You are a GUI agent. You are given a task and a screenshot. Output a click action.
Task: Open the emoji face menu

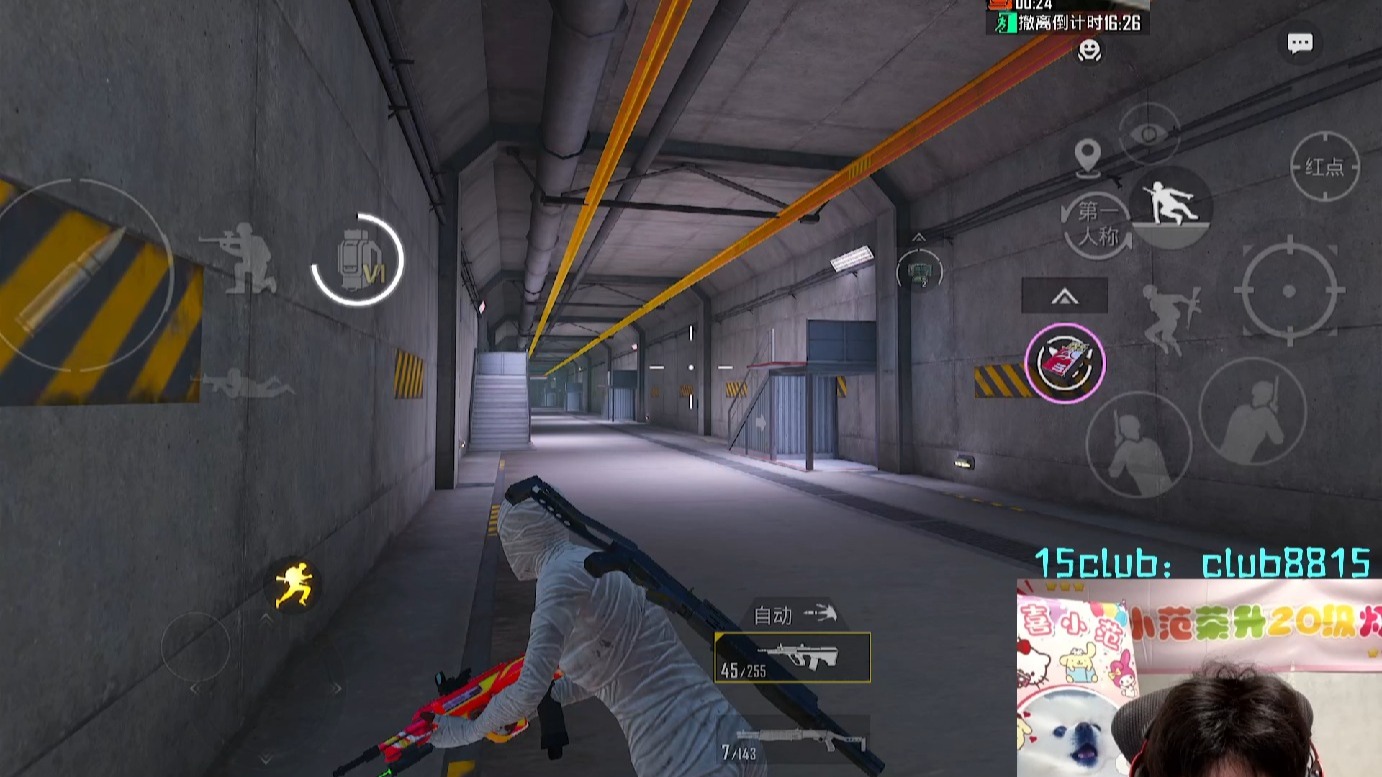click(x=1090, y=50)
